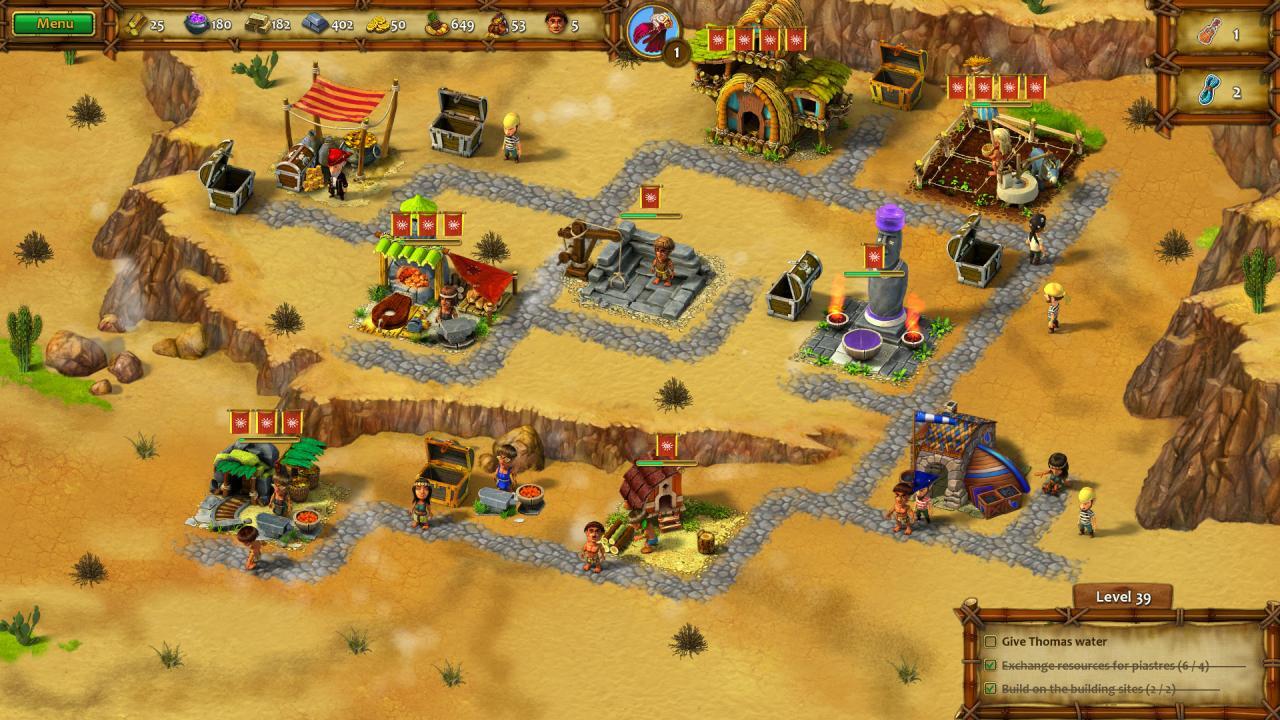Click the worker face population icon
The height and width of the screenshot is (720, 1280).
coord(557,26)
